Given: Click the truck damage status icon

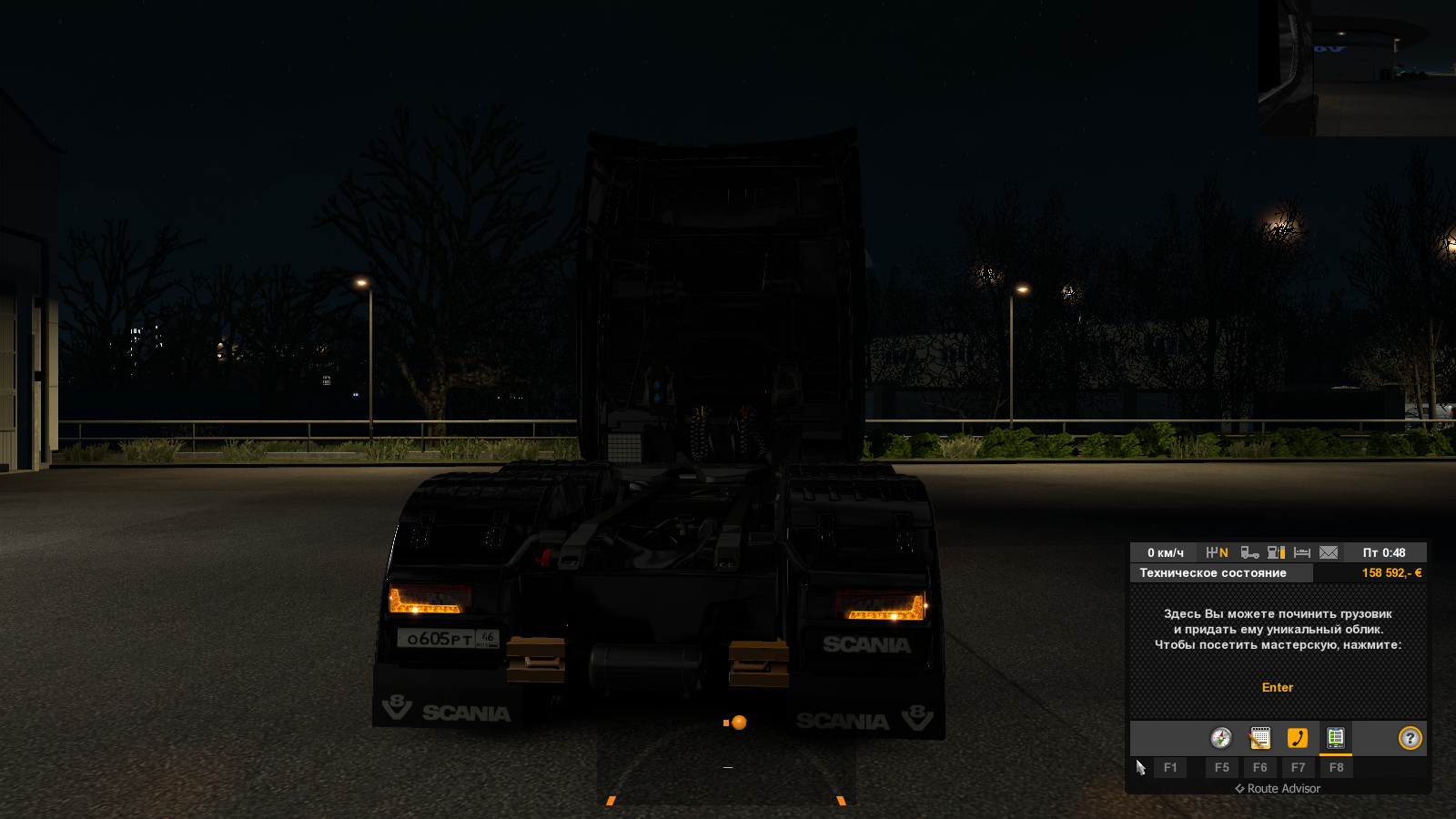Looking at the screenshot, I should (1249, 553).
